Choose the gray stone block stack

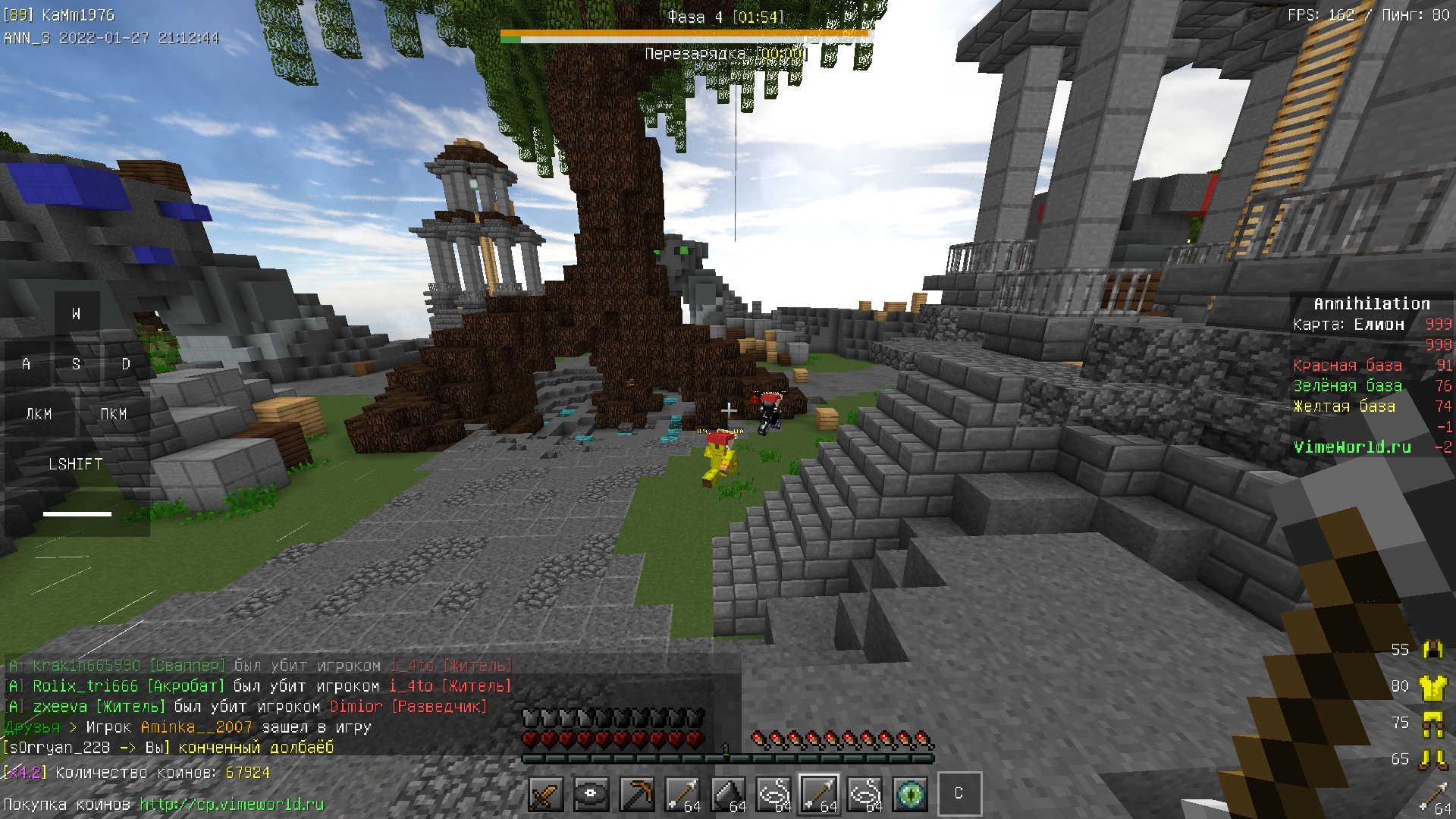point(727,795)
